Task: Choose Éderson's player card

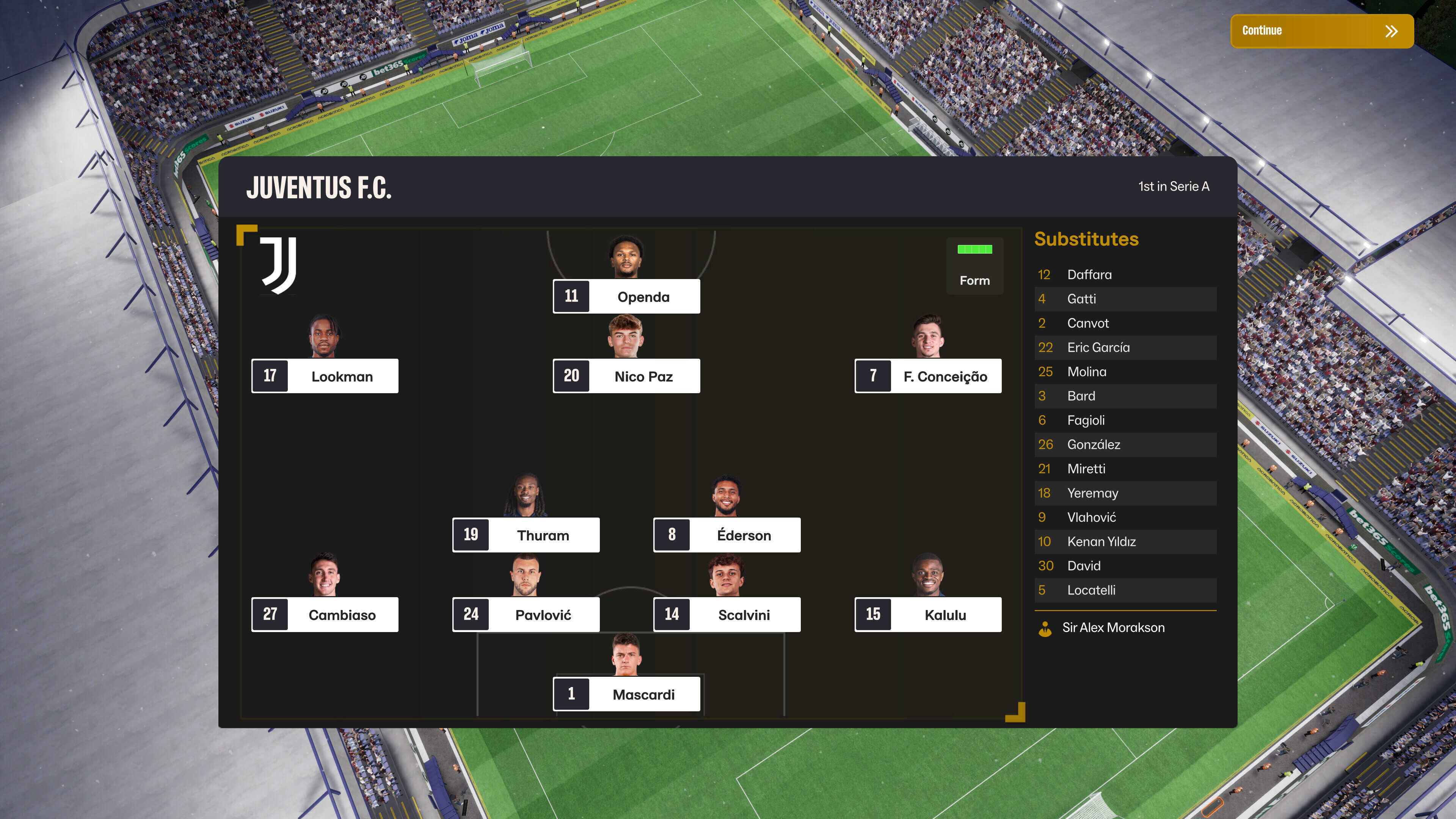Action: (x=727, y=535)
